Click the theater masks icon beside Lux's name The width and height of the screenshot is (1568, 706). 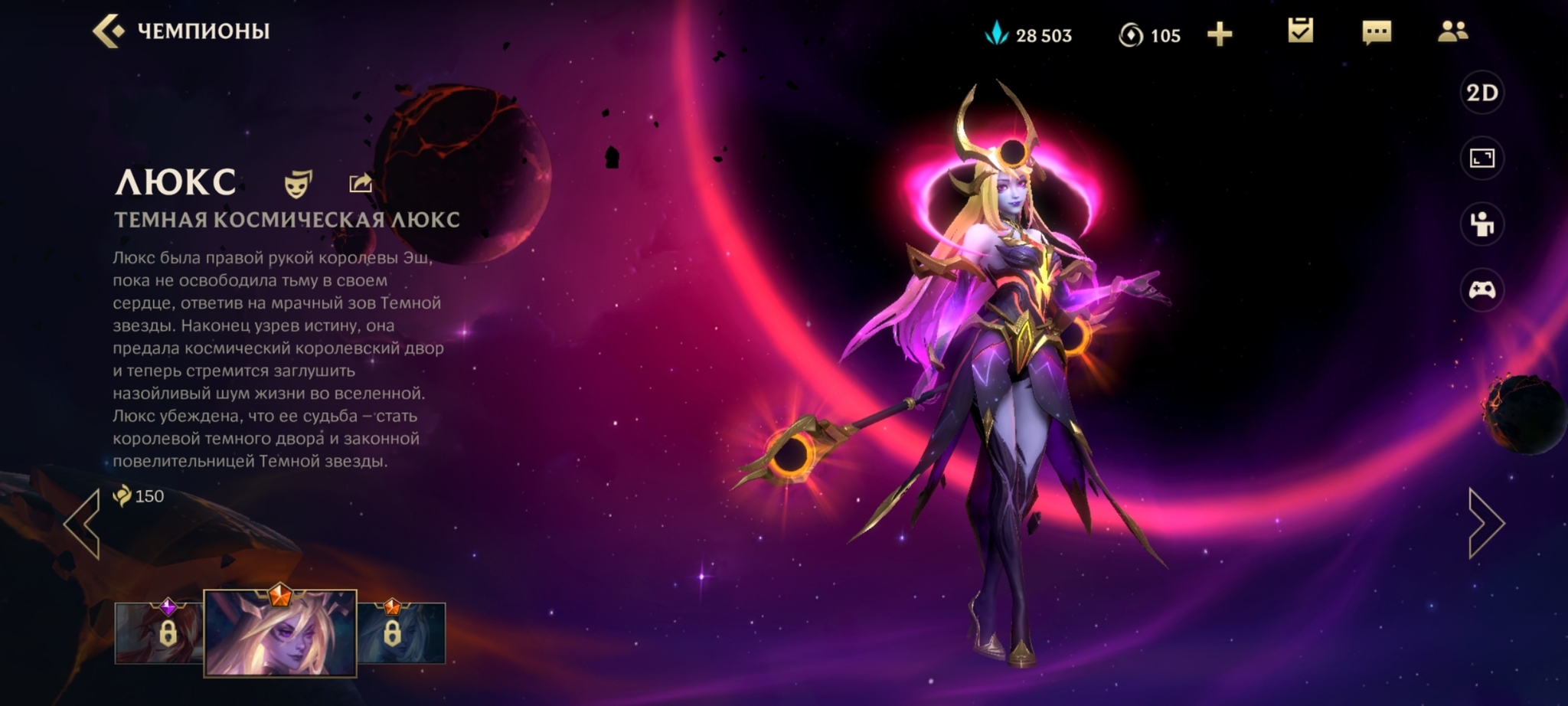298,184
